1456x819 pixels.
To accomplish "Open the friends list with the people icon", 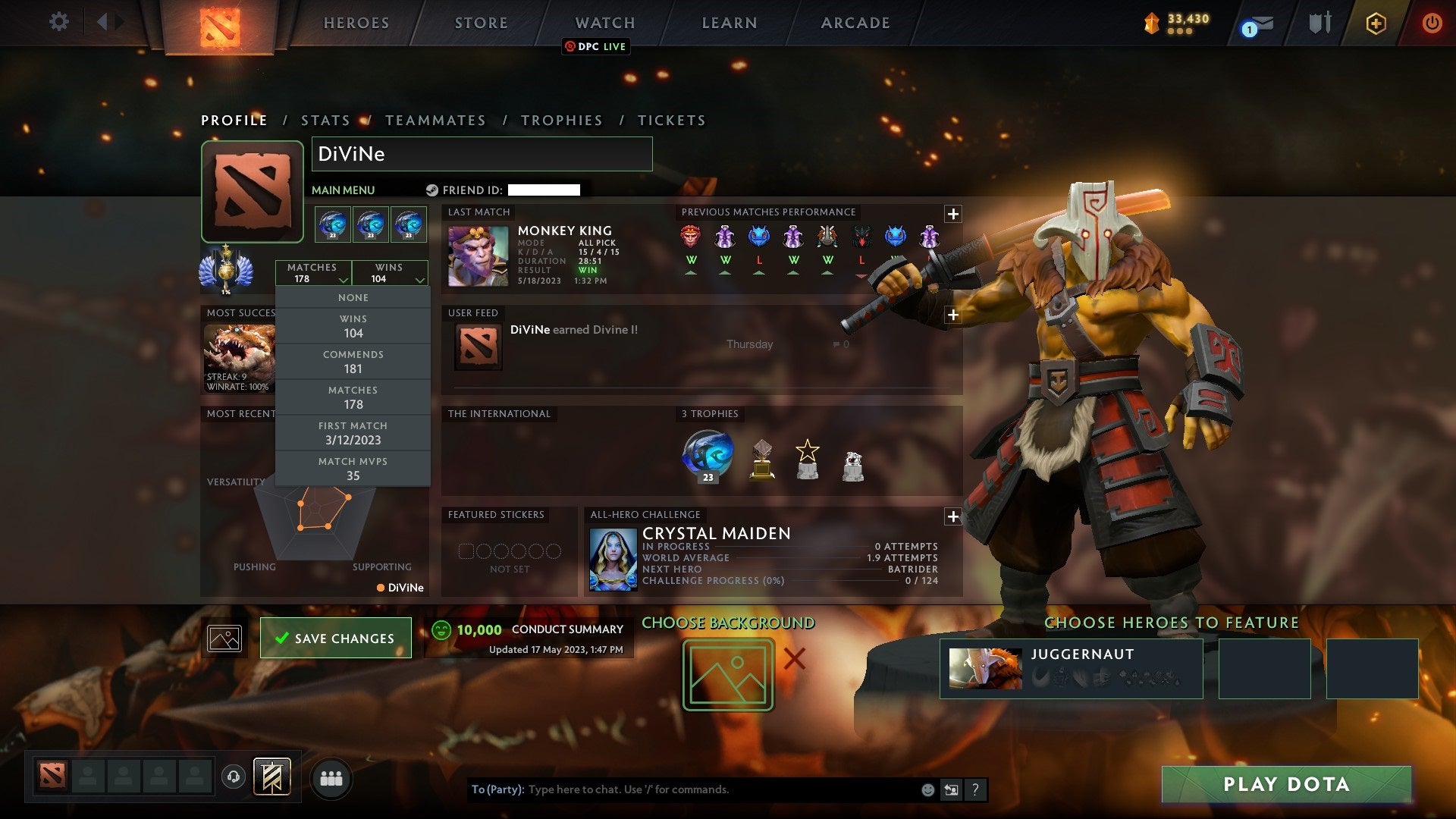I will 331,777.
